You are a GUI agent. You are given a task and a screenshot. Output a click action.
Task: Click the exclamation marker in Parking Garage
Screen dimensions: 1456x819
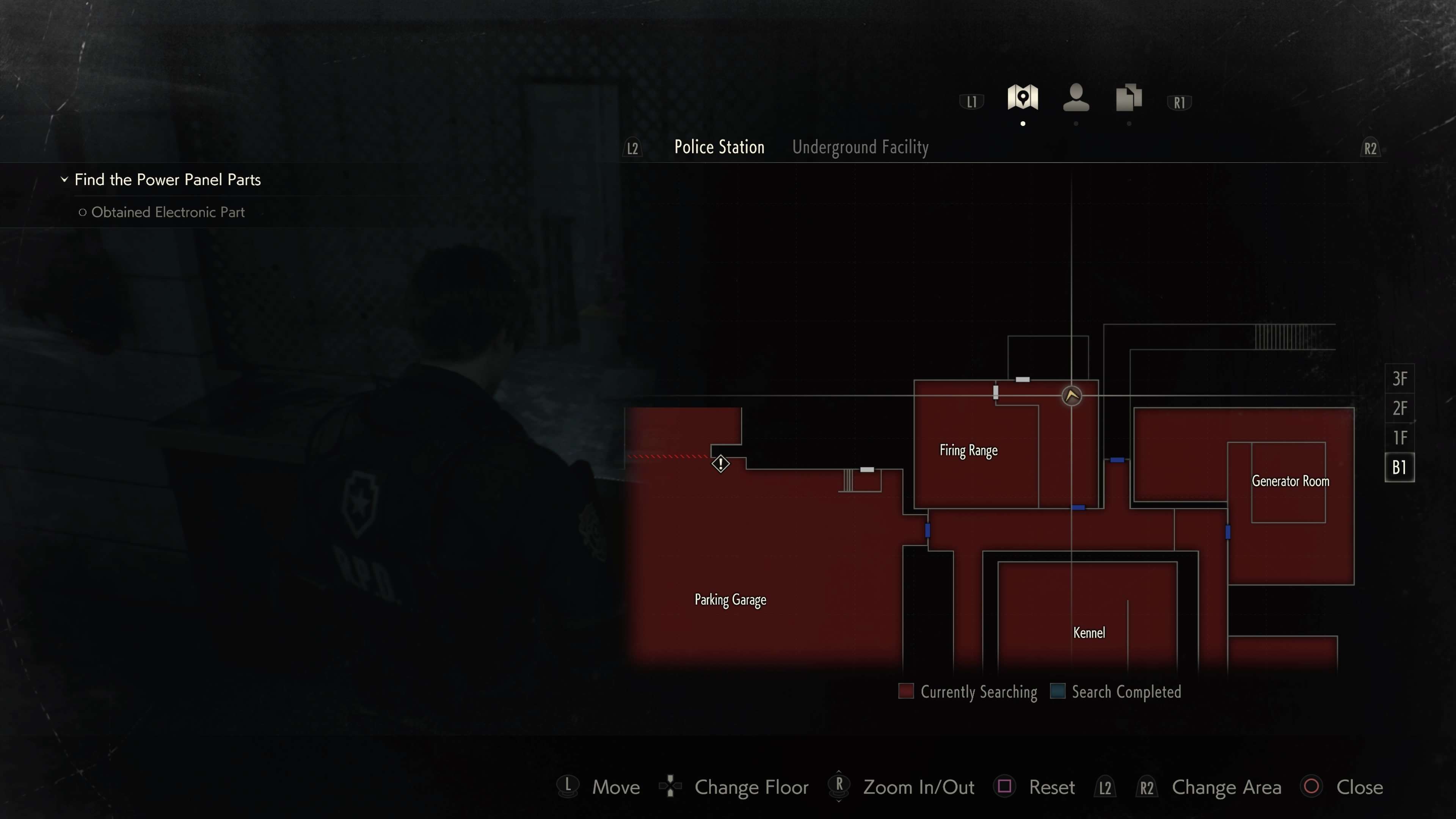[x=721, y=464]
